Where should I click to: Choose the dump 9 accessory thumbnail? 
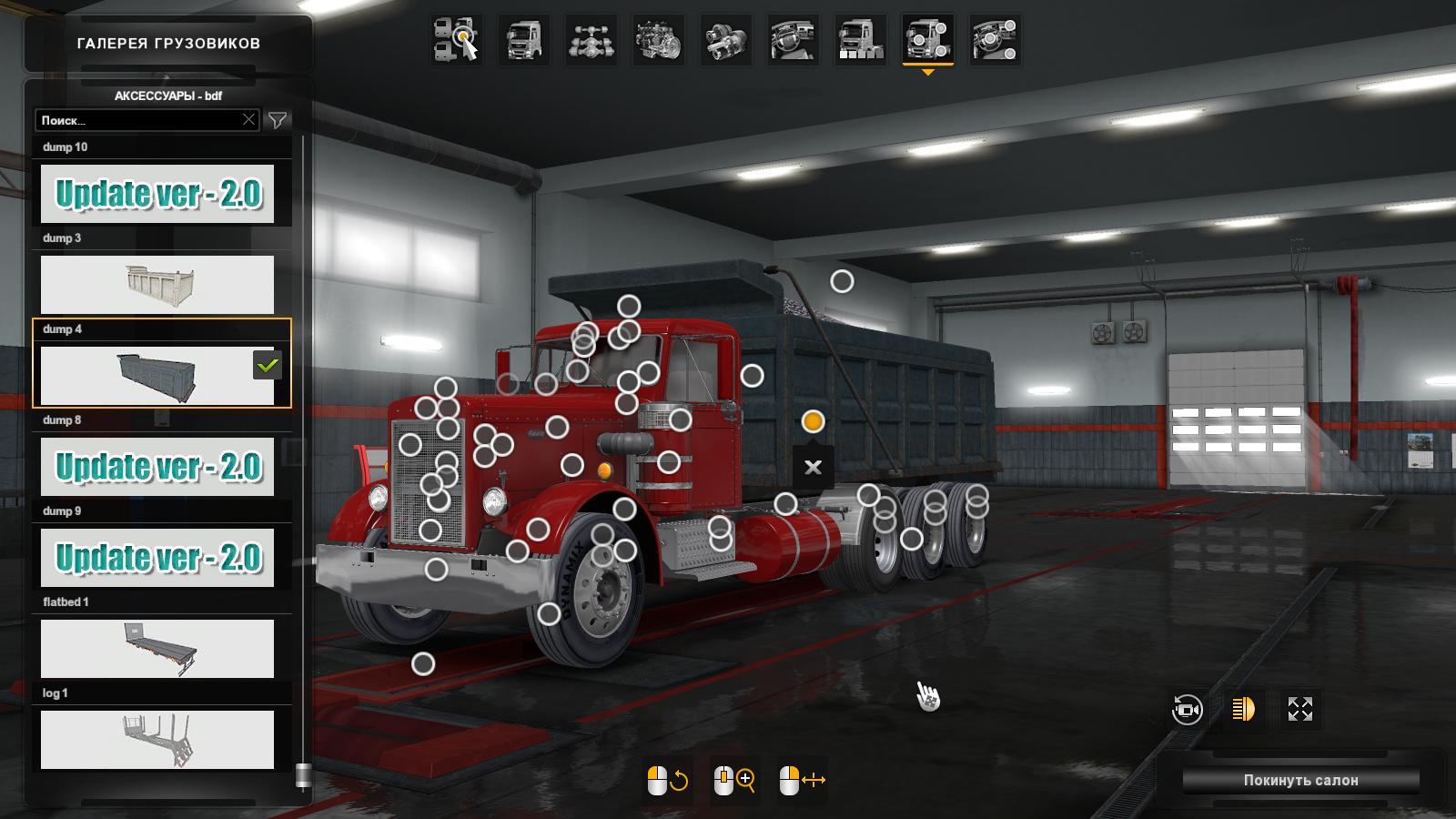click(157, 558)
